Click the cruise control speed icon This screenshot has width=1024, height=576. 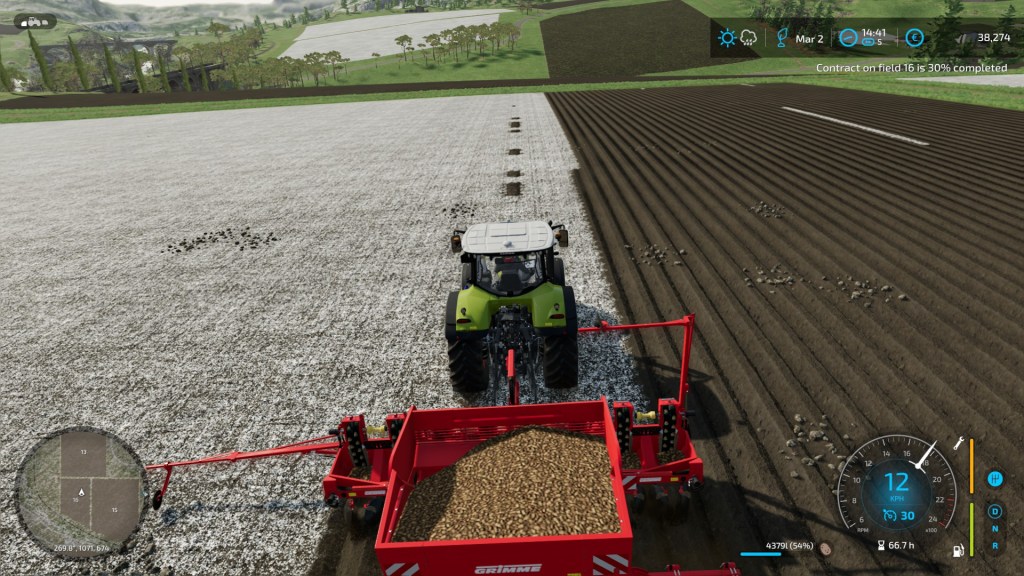pyautogui.click(x=889, y=516)
